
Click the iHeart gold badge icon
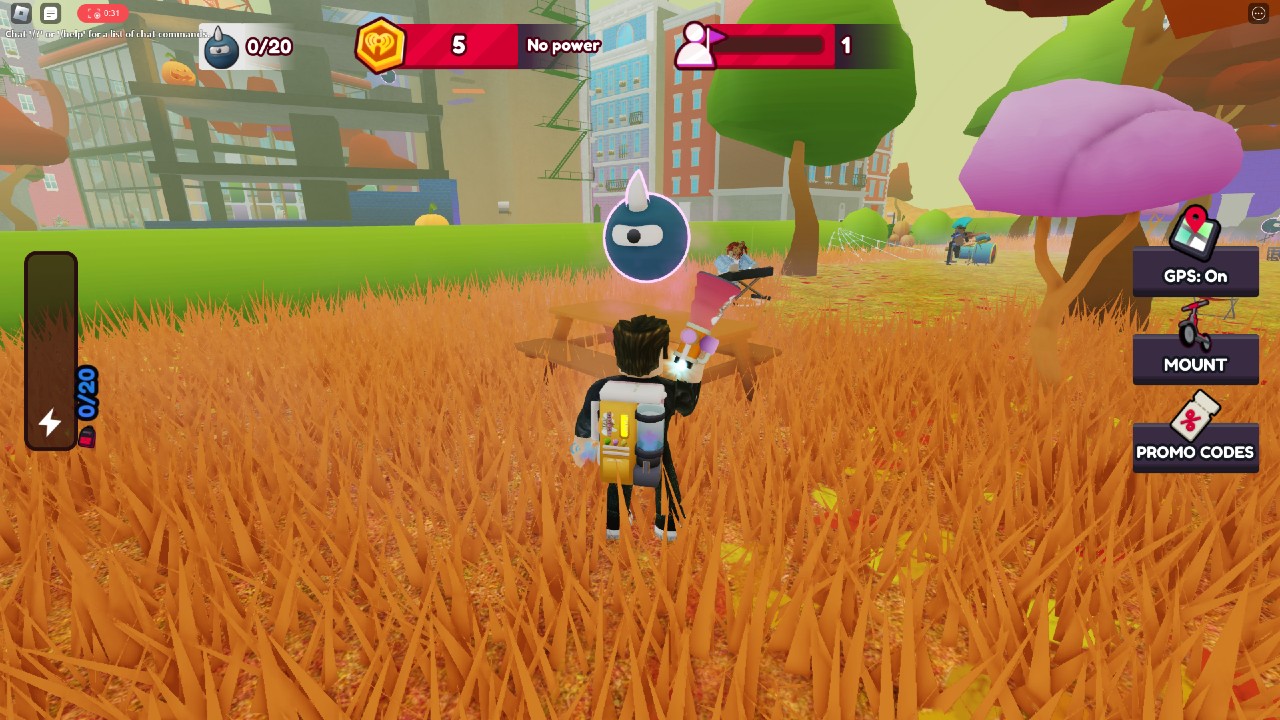click(381, 45)
